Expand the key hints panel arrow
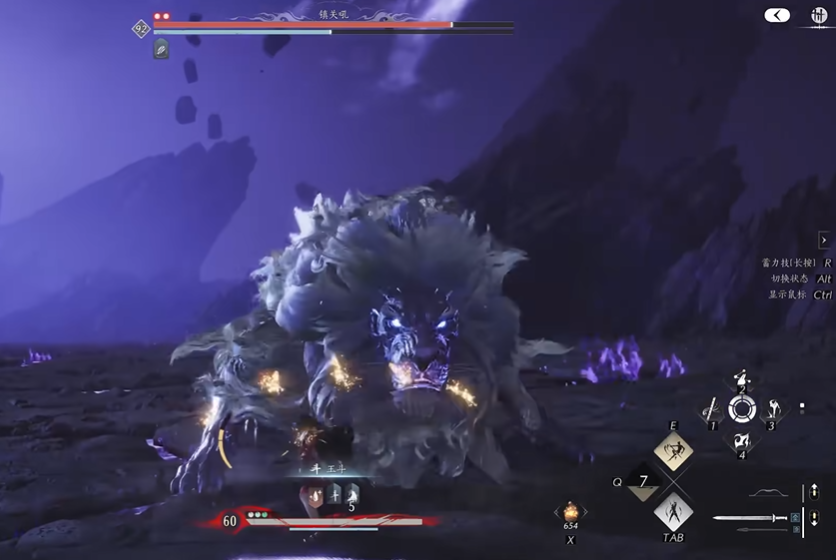Image resolution: width=836 pixels, height=560 pixels. click(823, 240)
